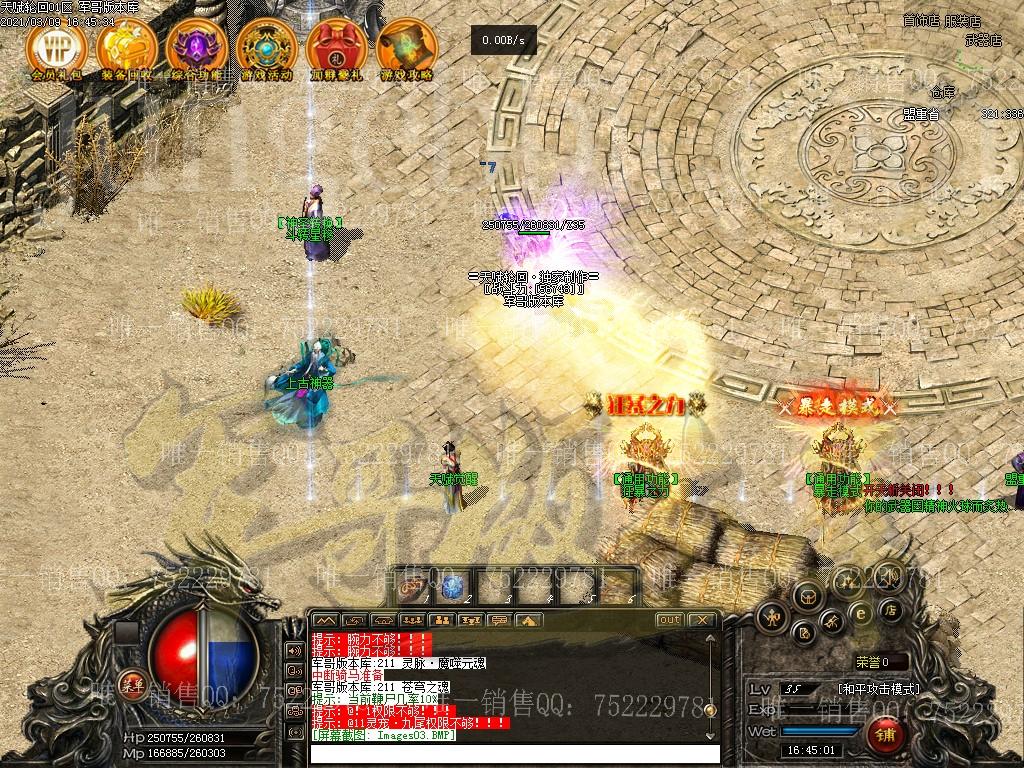Open the 综合功能 purple emblem menu

point(196,47)
